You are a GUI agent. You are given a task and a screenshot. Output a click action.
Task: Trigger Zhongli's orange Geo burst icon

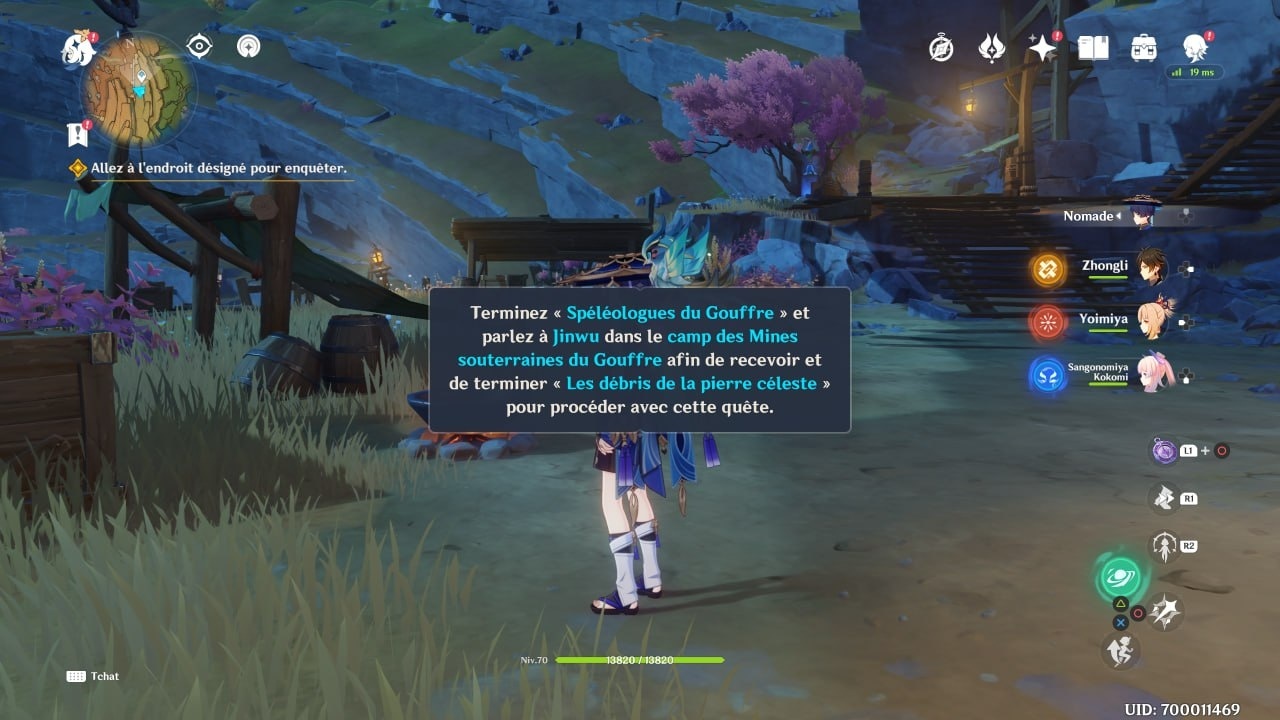pyautogui.click(x=1048, y=268)
